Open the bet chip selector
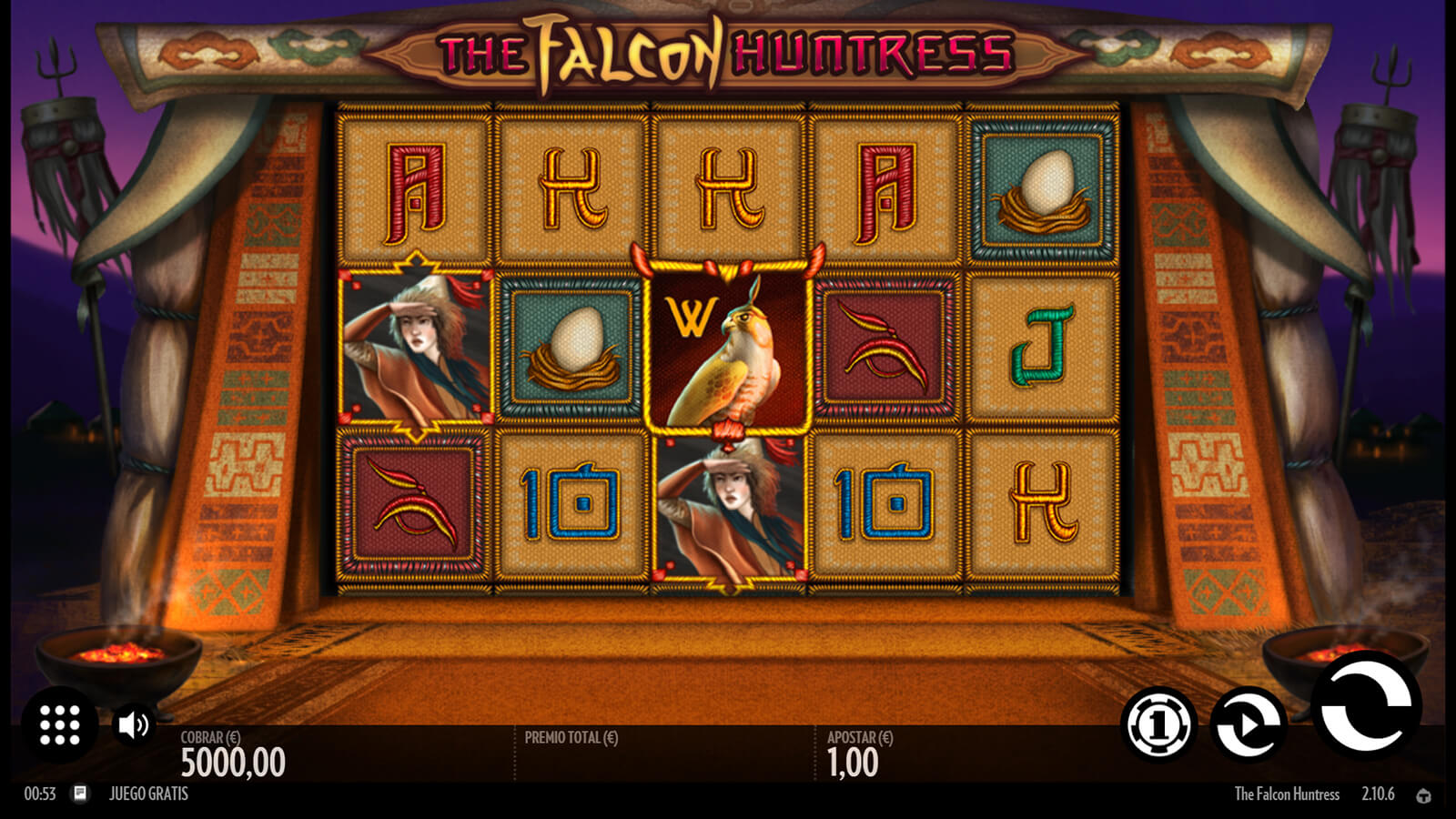This screenshot has width=1456, height=819. tap(1158, 724)
